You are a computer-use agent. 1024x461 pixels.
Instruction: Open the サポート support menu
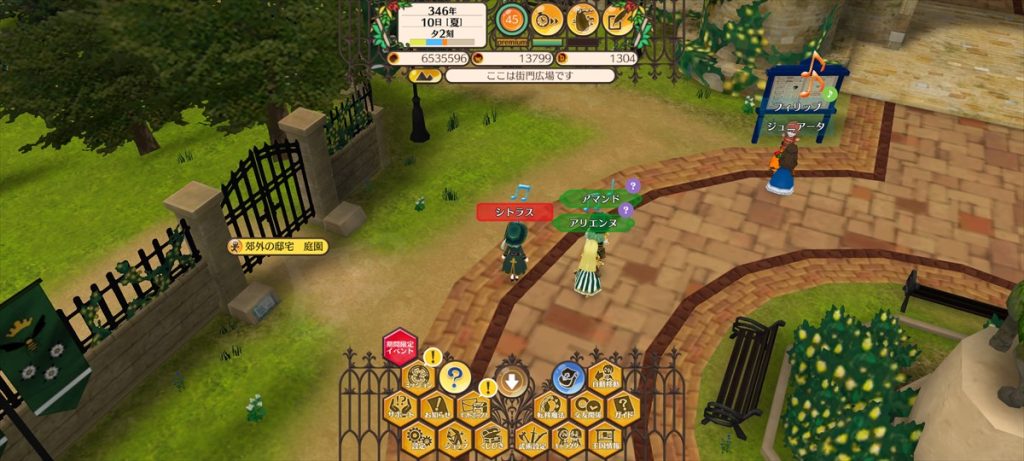400,408
